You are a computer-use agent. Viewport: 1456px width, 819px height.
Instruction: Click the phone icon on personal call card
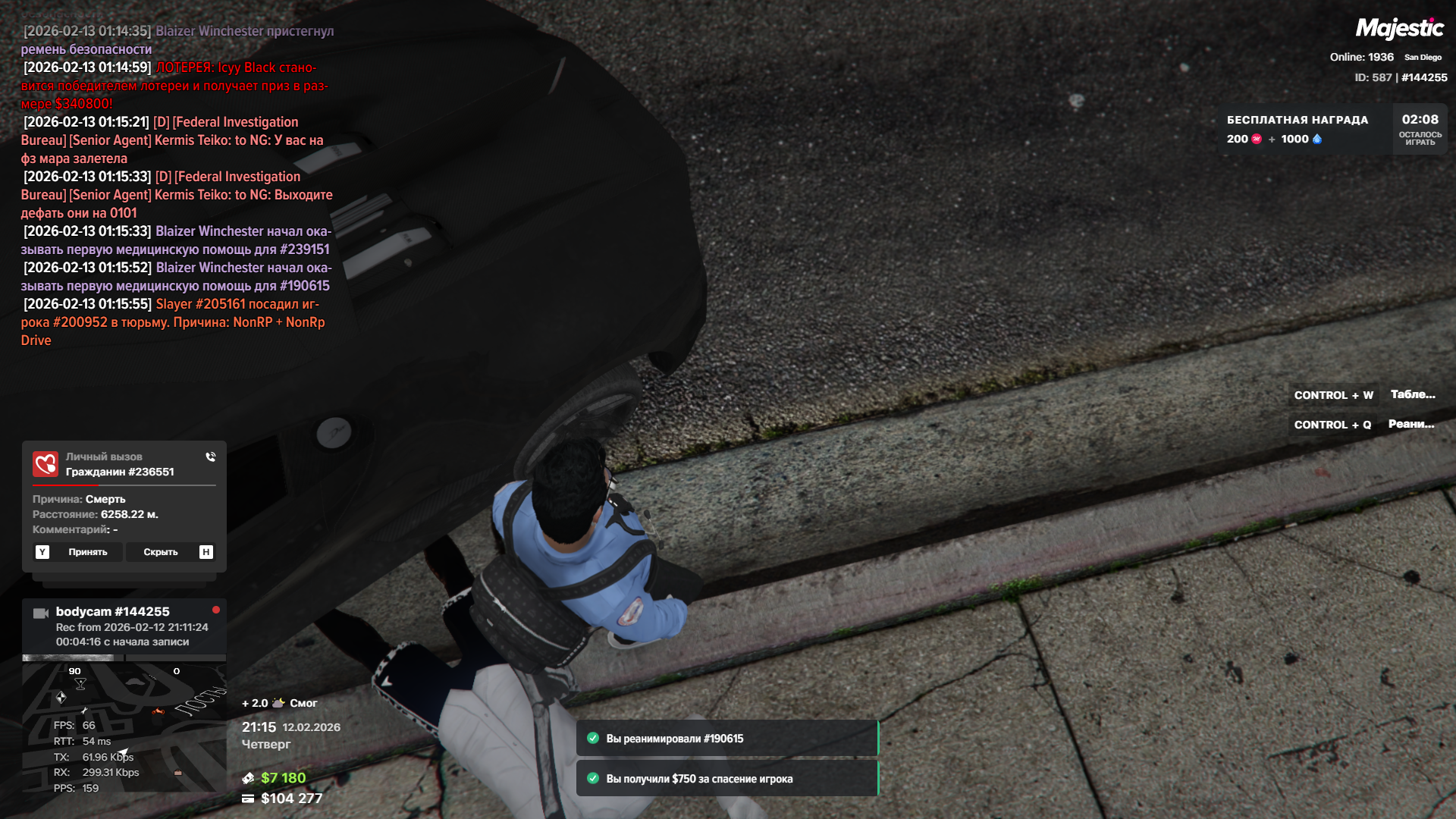click(210, 457)
